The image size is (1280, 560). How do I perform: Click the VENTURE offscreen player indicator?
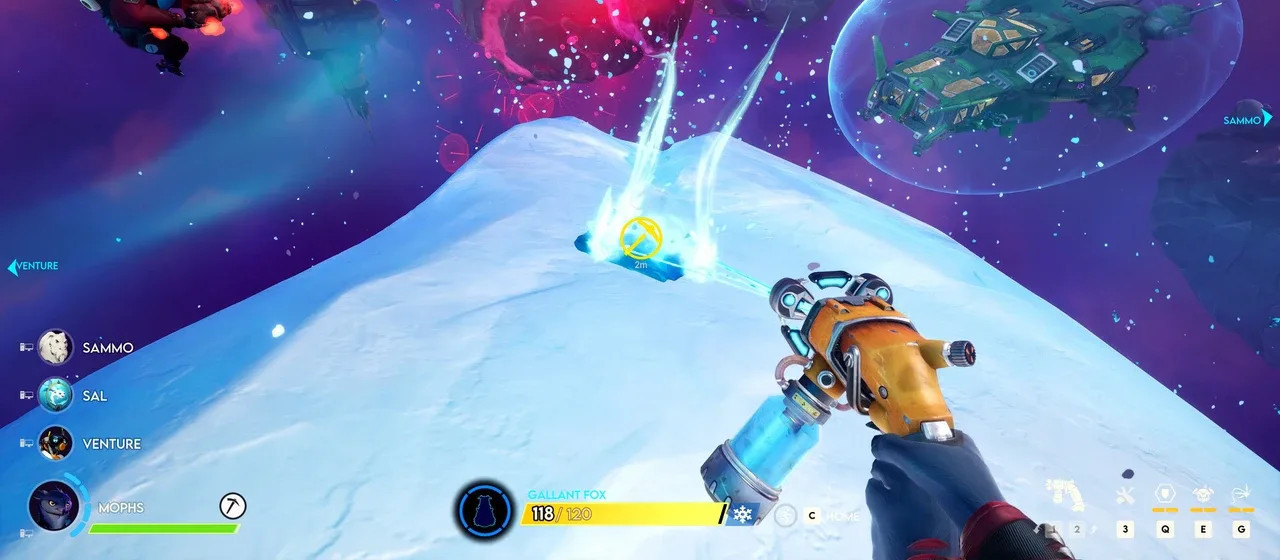(x=33, y=266)
